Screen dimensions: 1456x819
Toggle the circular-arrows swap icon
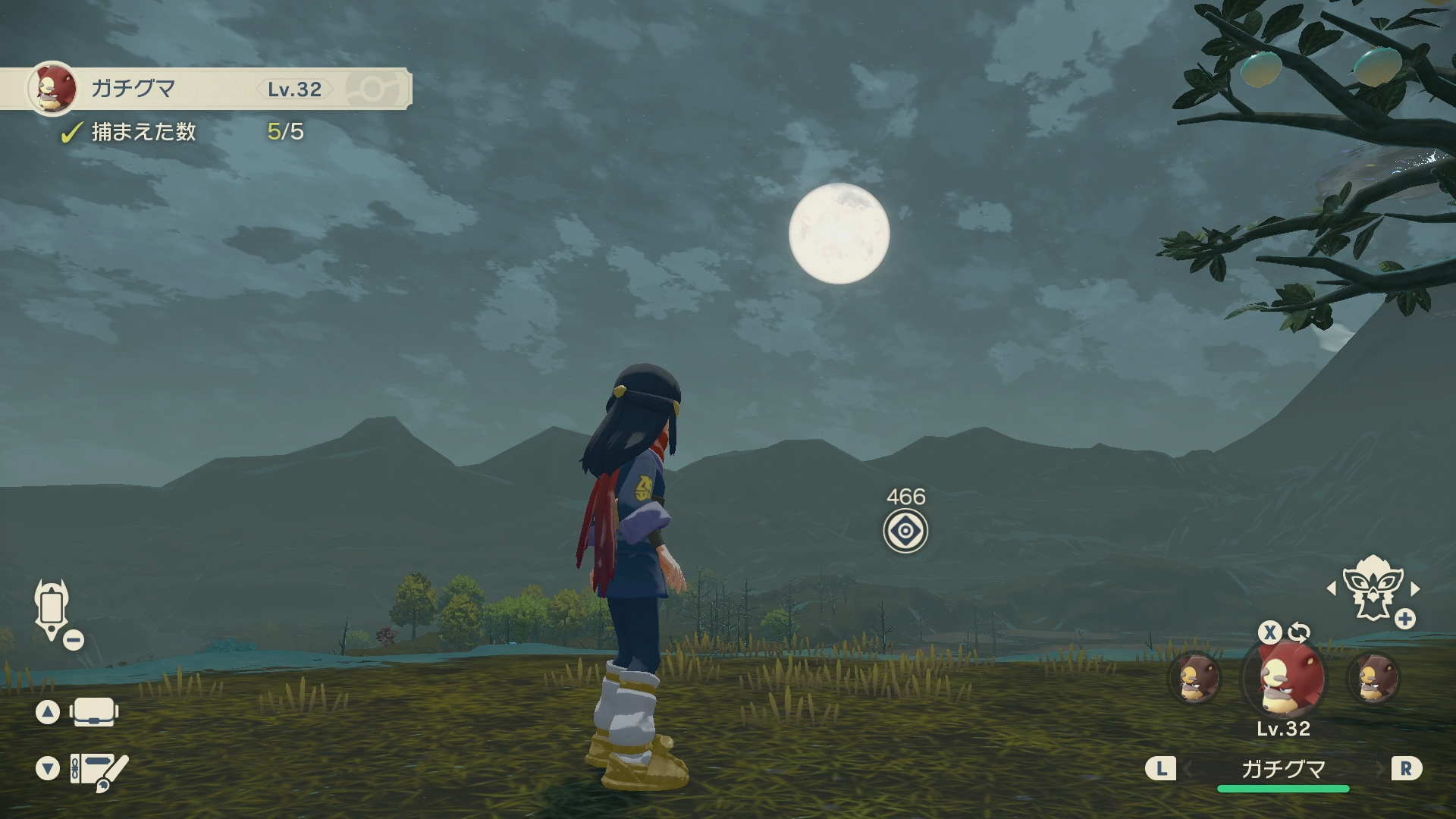click(x=1299, y=632)
